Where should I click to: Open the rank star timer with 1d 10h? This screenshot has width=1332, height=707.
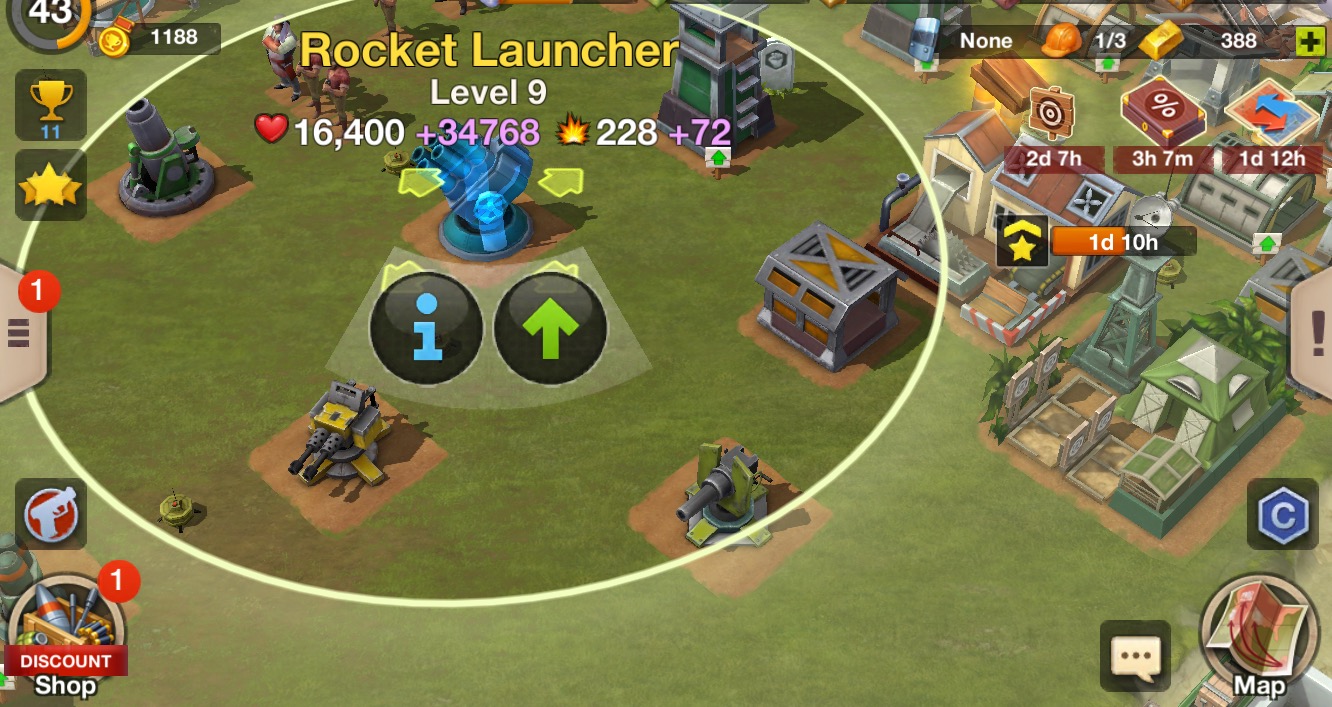tap(1022, 243)
